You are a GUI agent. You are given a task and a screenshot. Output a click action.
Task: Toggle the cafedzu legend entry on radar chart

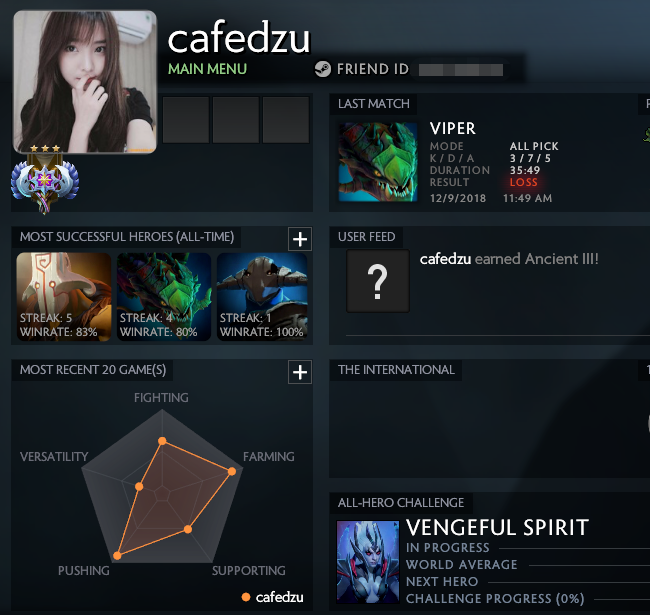[x=273, y=597]
